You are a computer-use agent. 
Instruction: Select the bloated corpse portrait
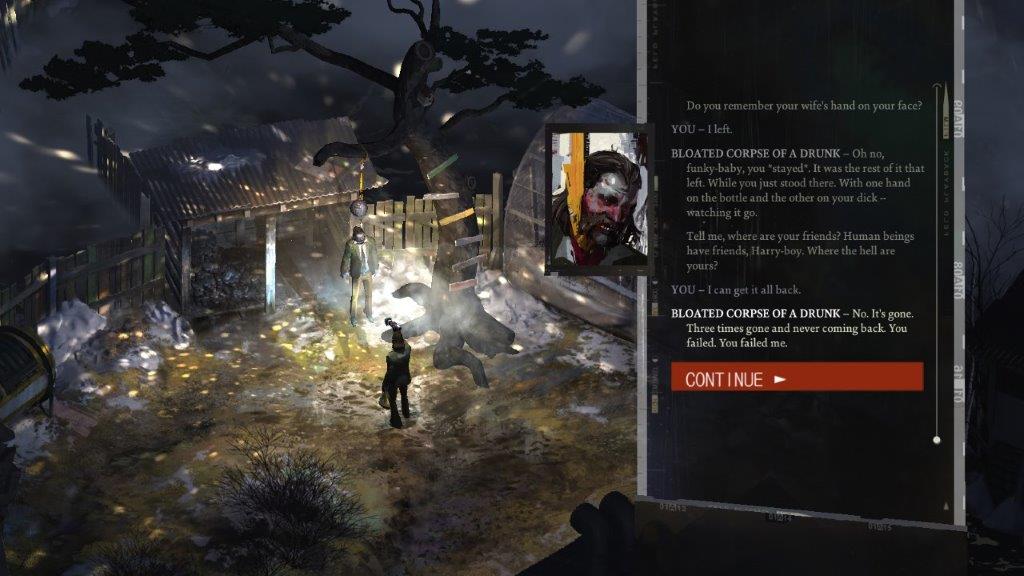[597, 199]
